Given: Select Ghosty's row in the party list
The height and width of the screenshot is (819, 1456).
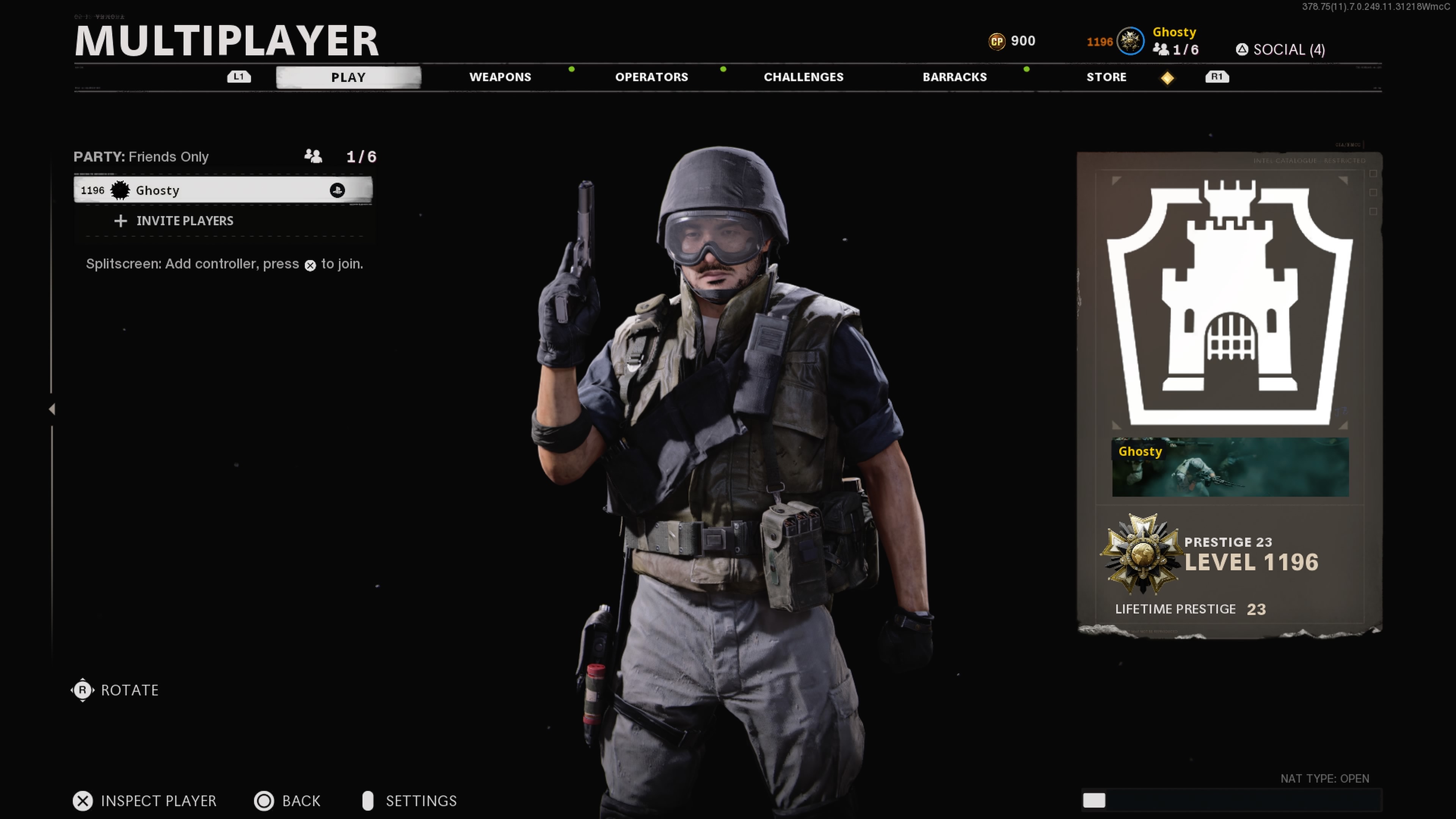Looking at the screenshot, I should tap(223, 190).
